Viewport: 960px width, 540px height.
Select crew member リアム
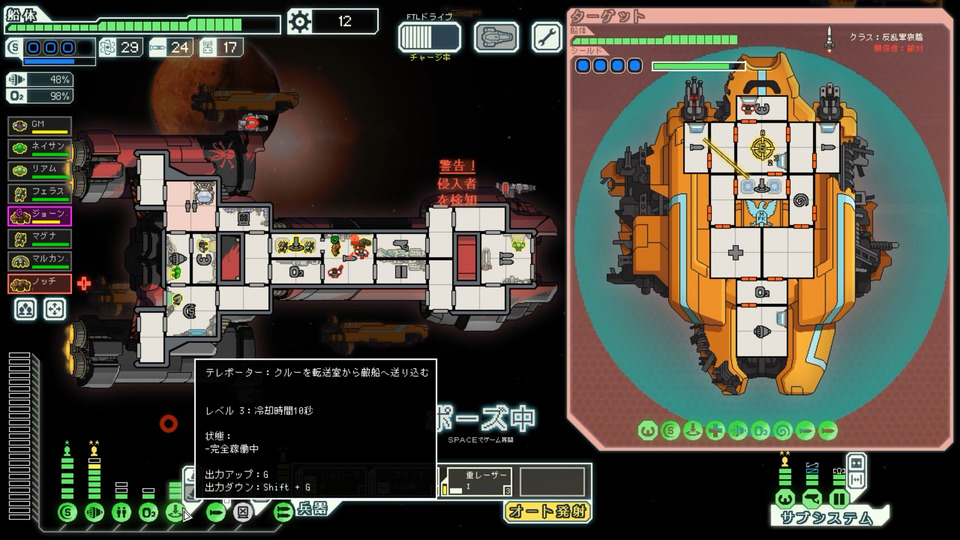click(x=40, y=169)
